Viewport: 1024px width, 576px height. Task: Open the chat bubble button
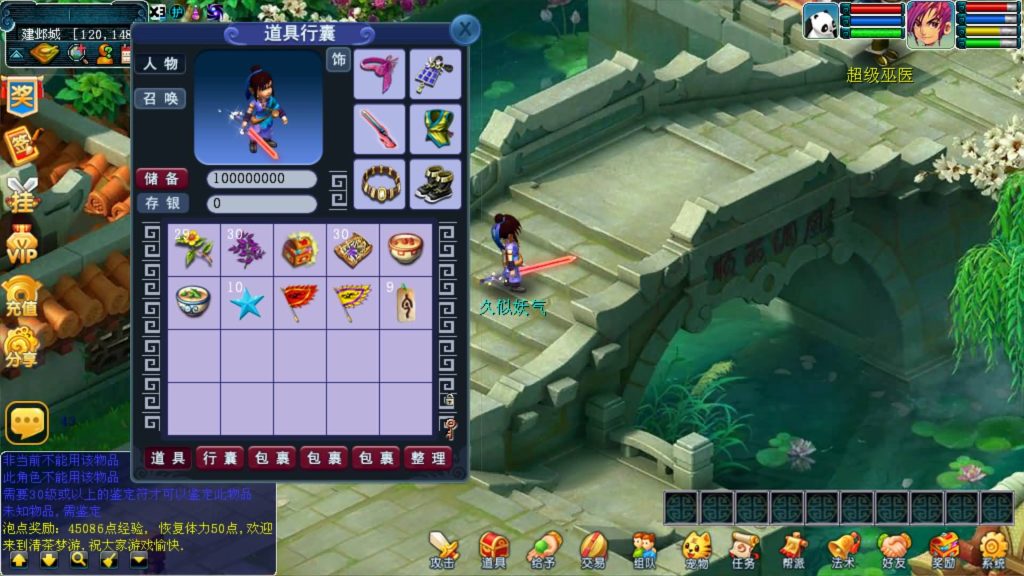(x=27, y=423)
